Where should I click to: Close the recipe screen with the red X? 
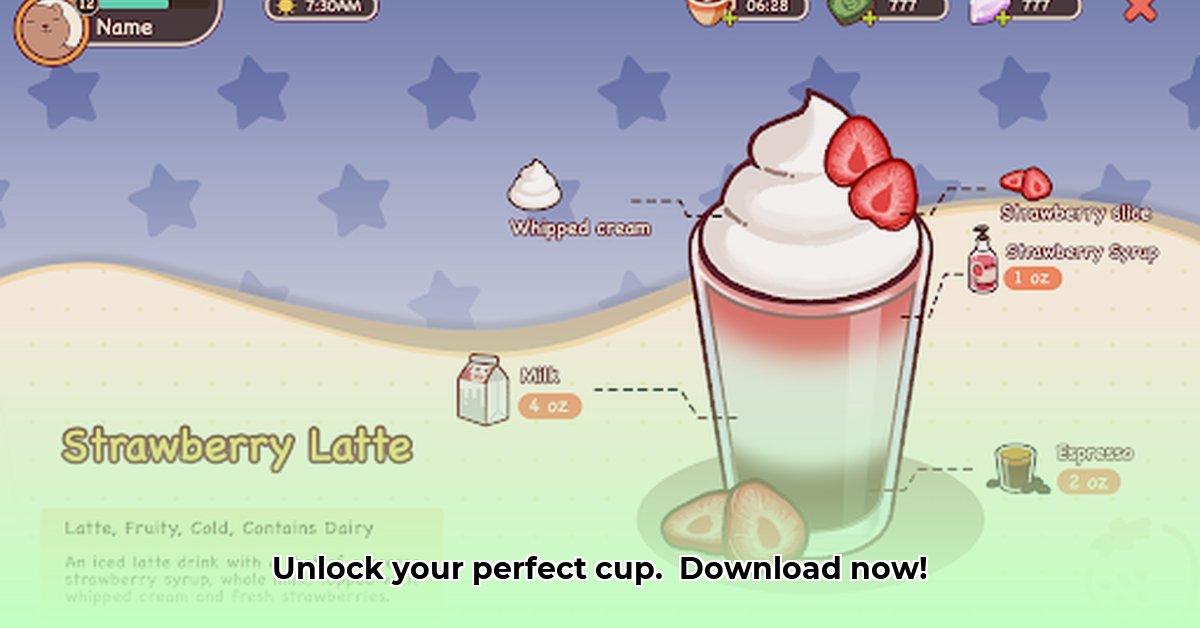click(1139, 9)
